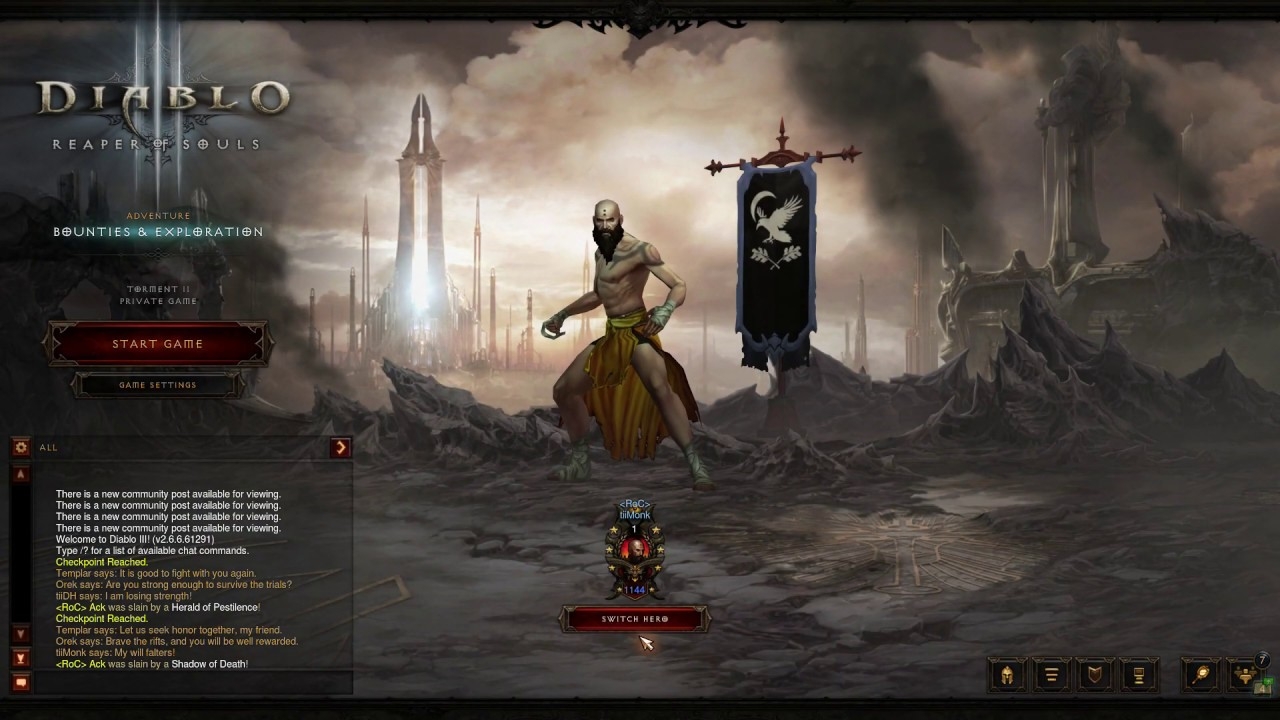Jump to the bottom of the chat log

(21, 657)
